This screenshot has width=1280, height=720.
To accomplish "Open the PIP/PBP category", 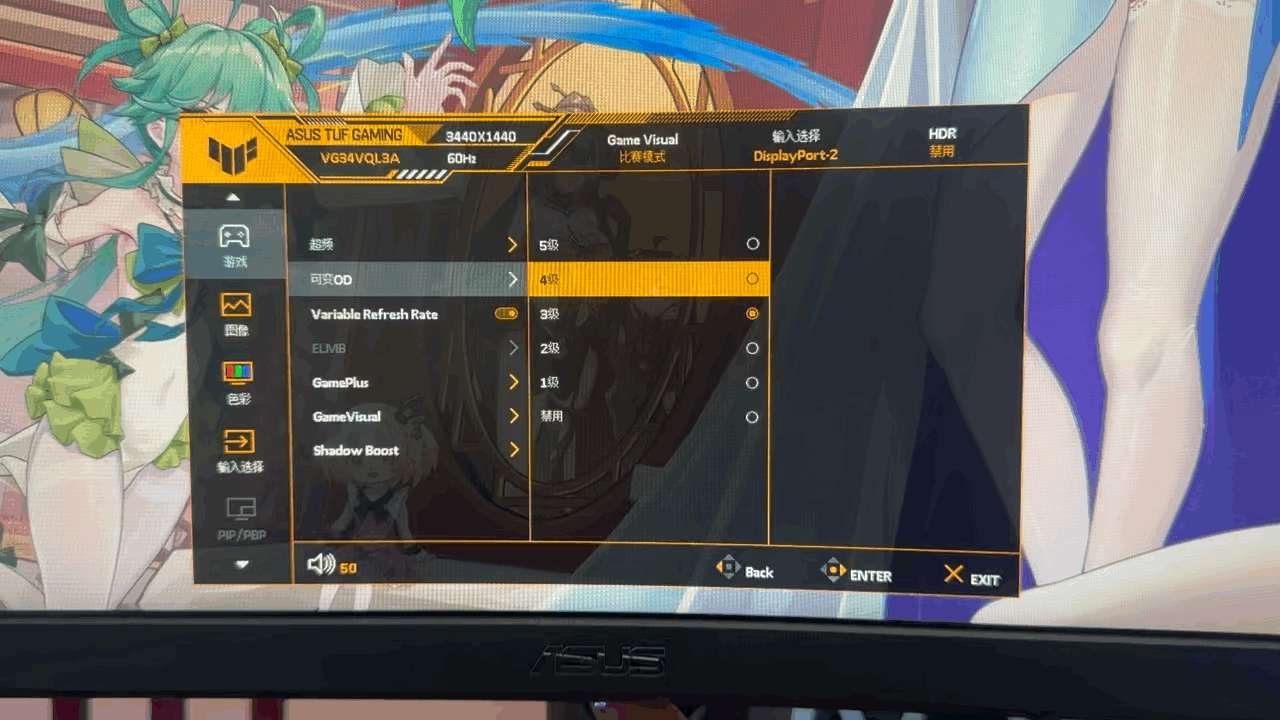I will [241, 518].
